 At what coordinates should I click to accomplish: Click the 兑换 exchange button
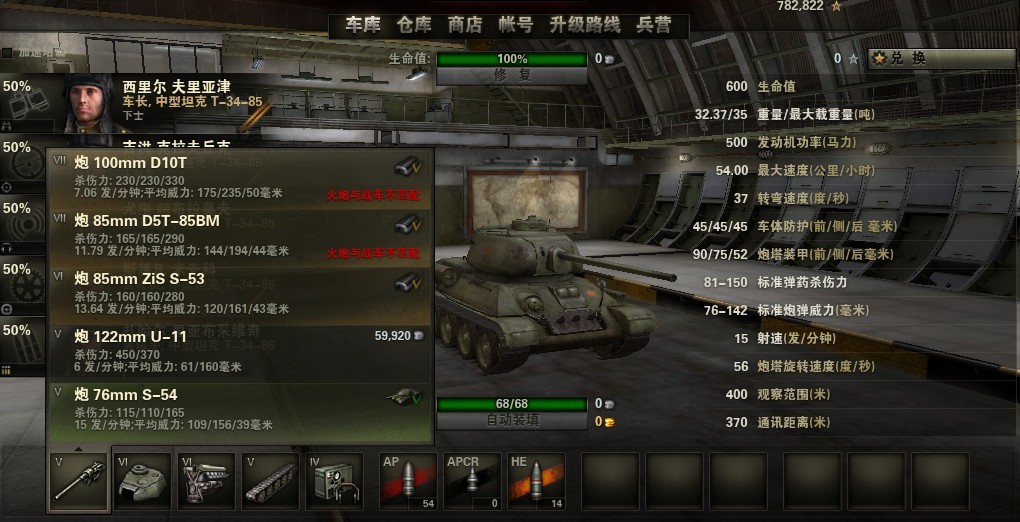(x=927, y=59)
